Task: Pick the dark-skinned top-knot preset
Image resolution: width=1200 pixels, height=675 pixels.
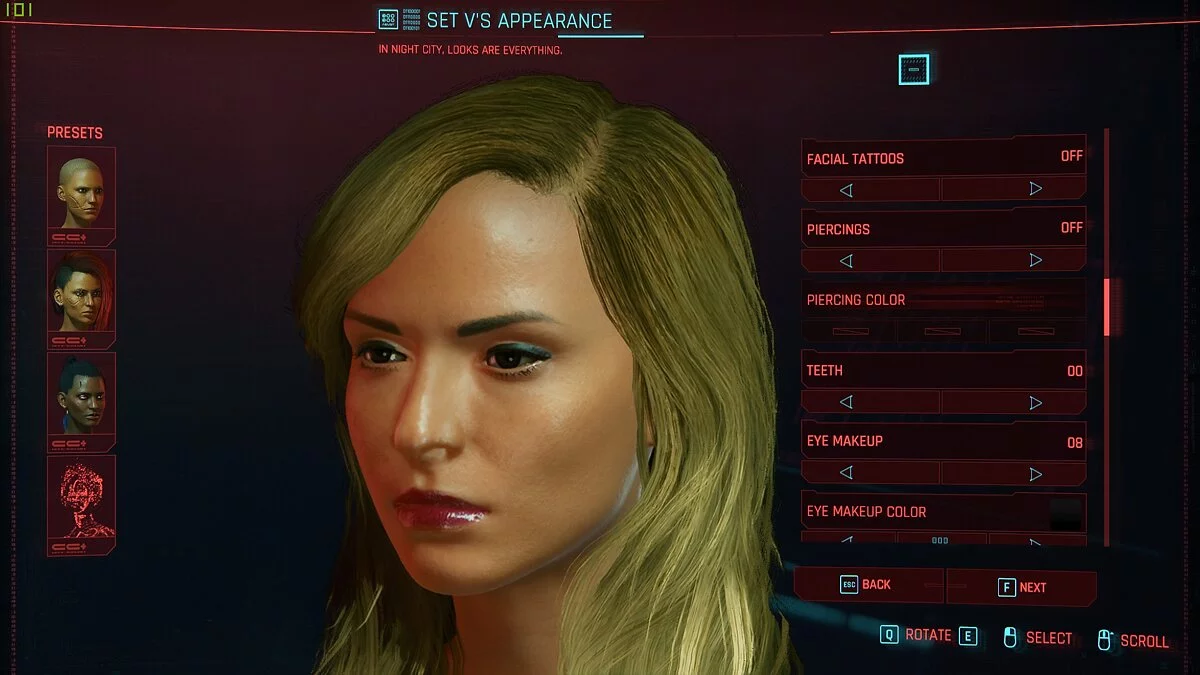Action: [81, 398]
